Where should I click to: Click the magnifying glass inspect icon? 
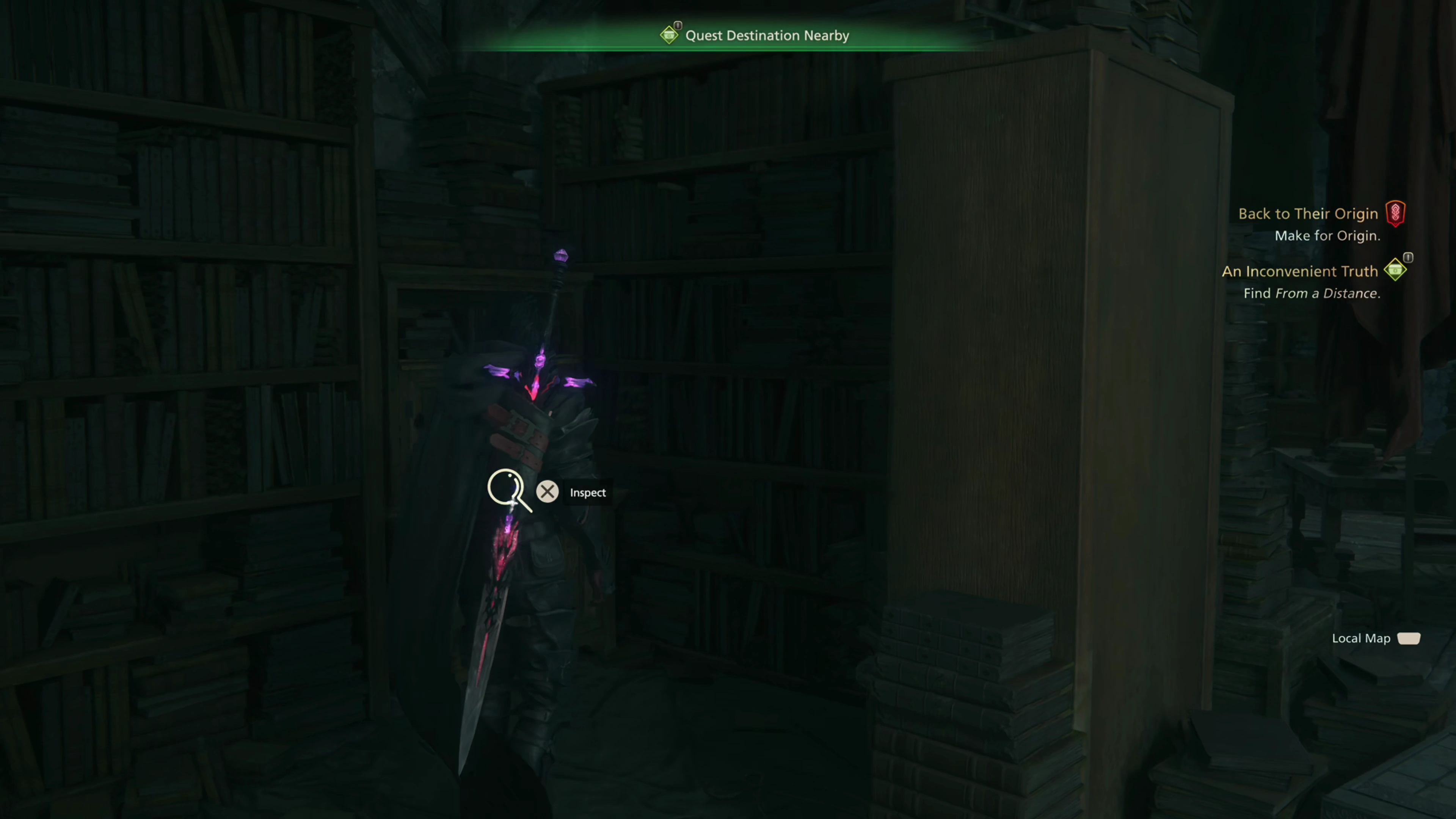point(509,490)
